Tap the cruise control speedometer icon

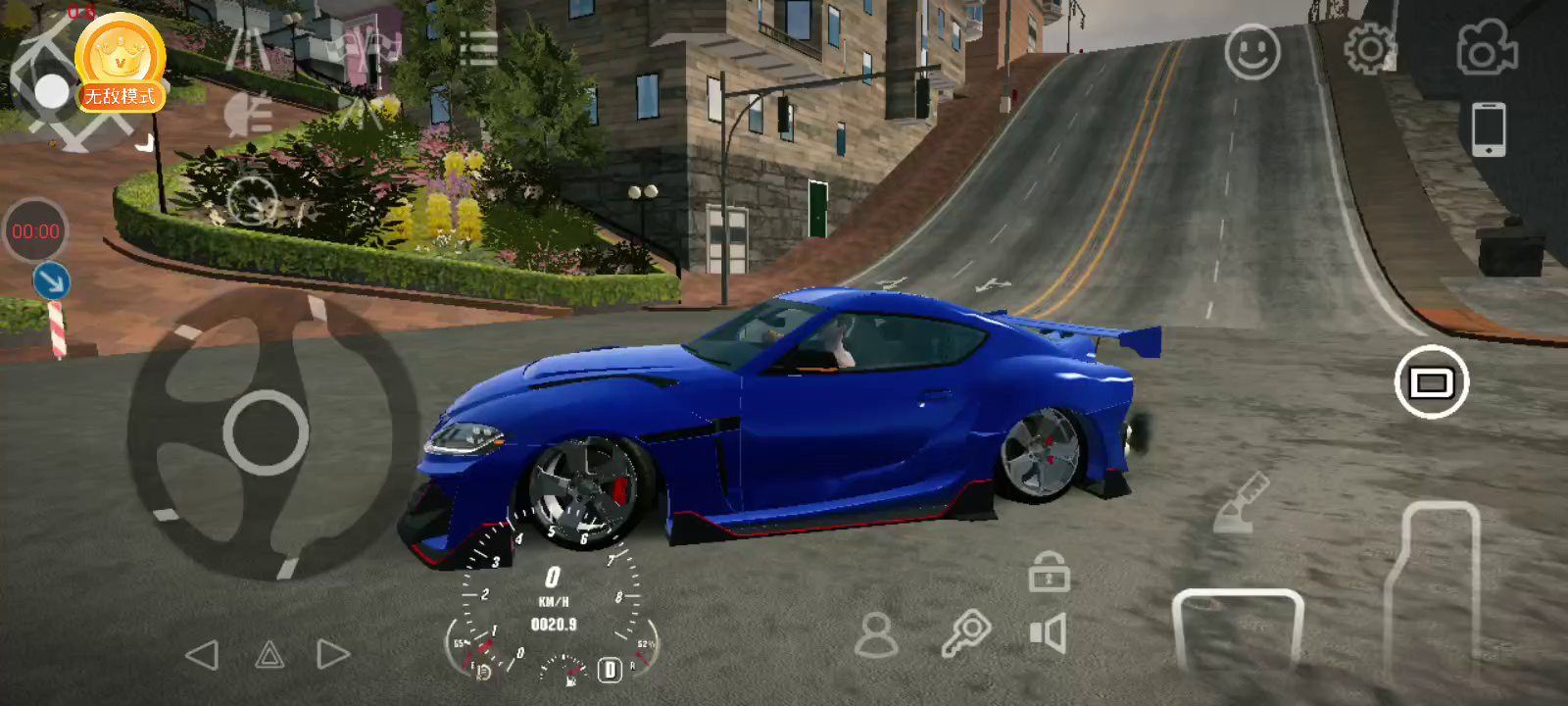(x=253, y=201)
